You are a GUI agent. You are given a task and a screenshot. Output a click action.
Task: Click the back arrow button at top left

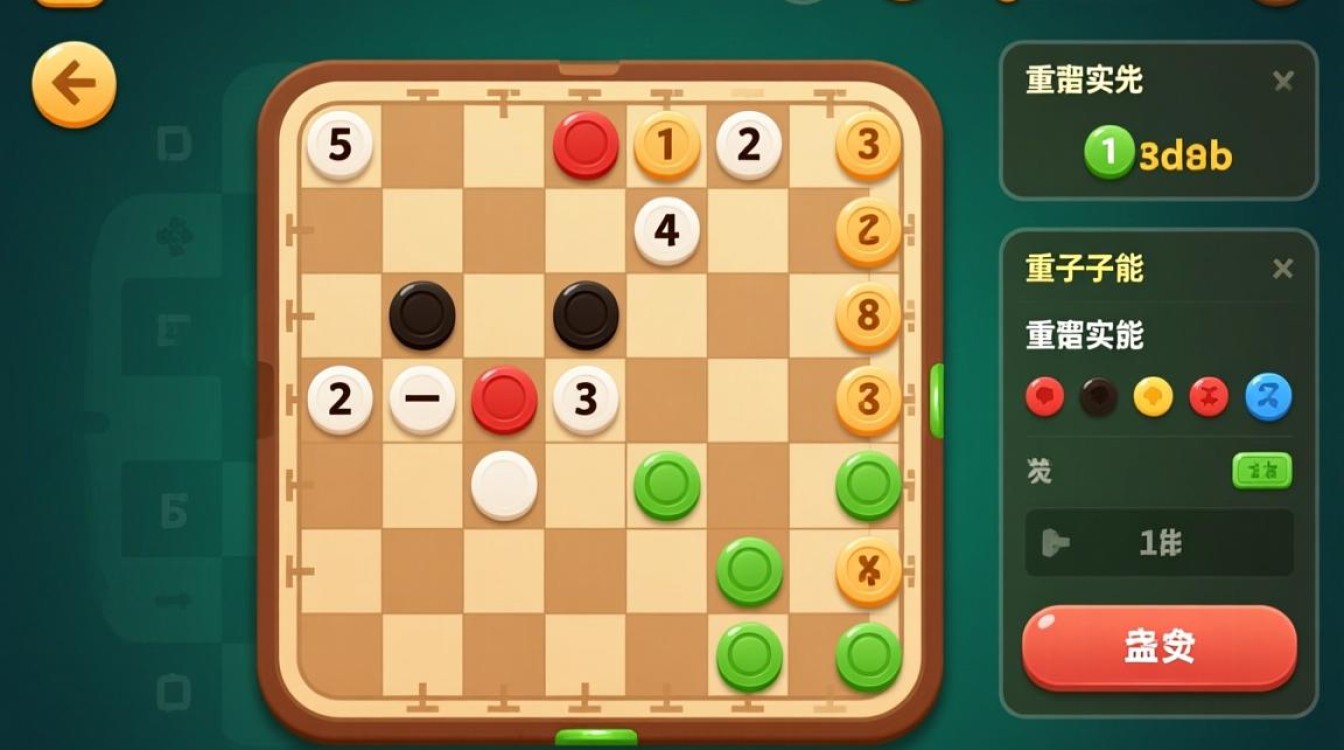click(72, 82)
